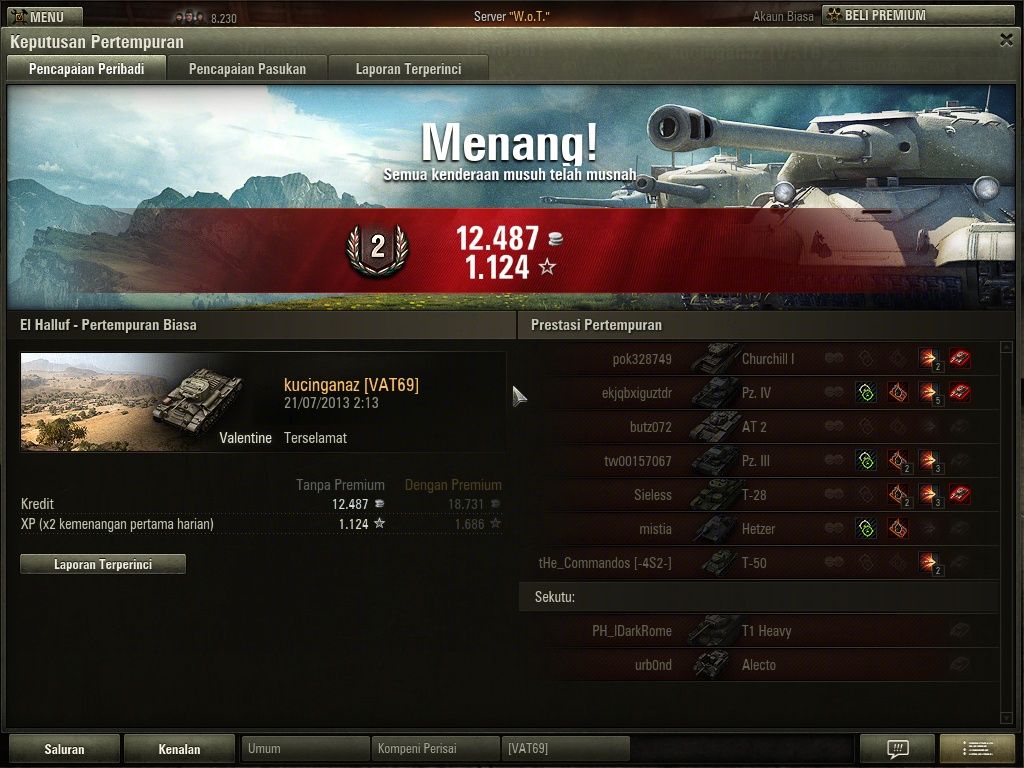This screenshot has width=1024, height=768.
Task: Open the Saluran channels button
Action: [x=64, y=749]
